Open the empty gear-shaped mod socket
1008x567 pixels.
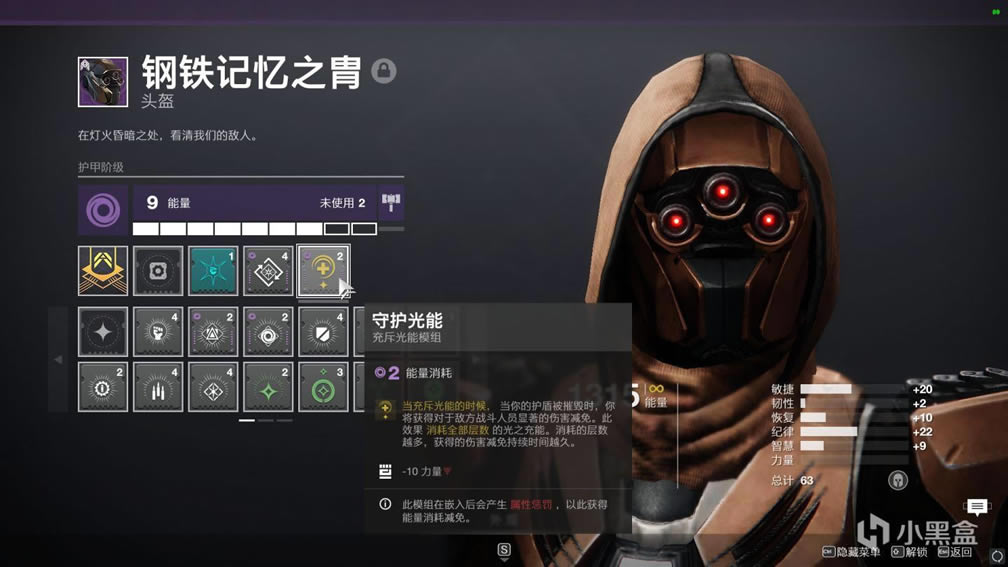[x=158, y=271]
